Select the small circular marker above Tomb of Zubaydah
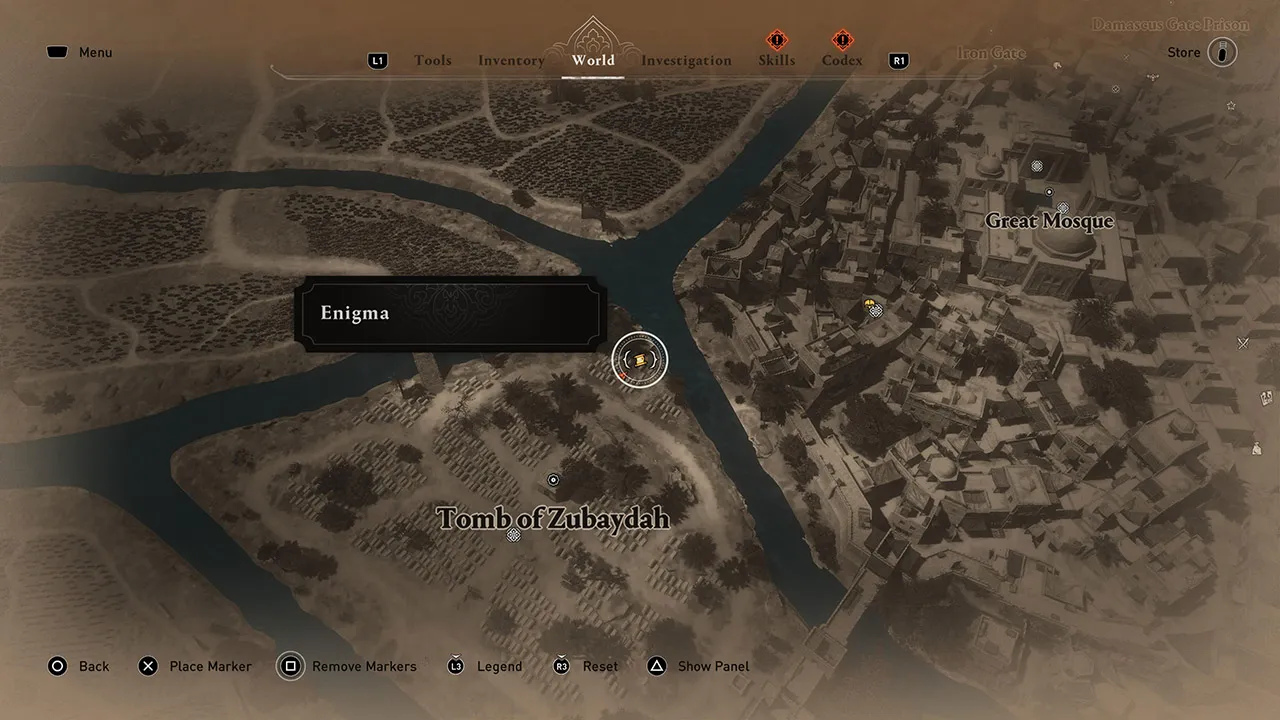Image resolution: width=1280 pixels, height=720 pixels. tap(553, 480)
